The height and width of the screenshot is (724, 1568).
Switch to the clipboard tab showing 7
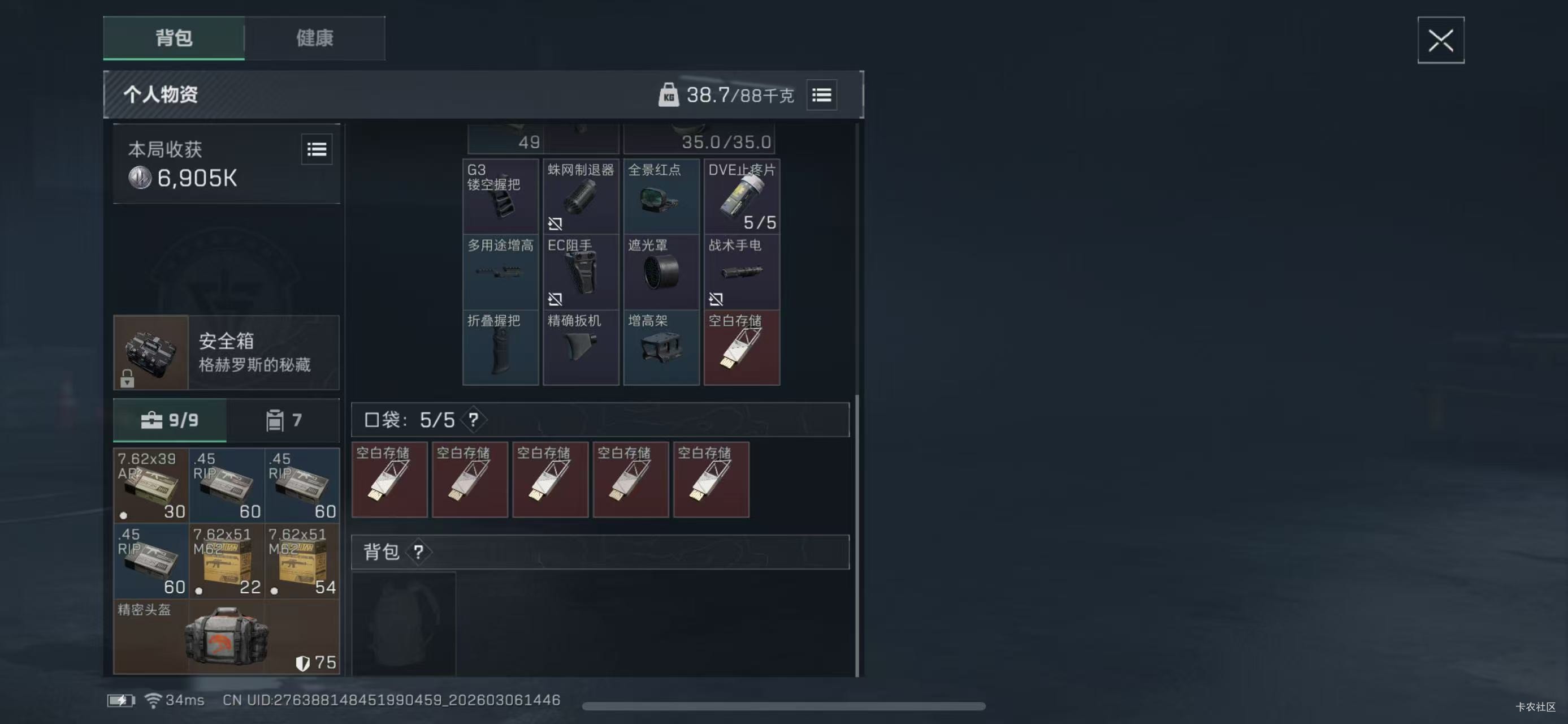click(283, 420)
